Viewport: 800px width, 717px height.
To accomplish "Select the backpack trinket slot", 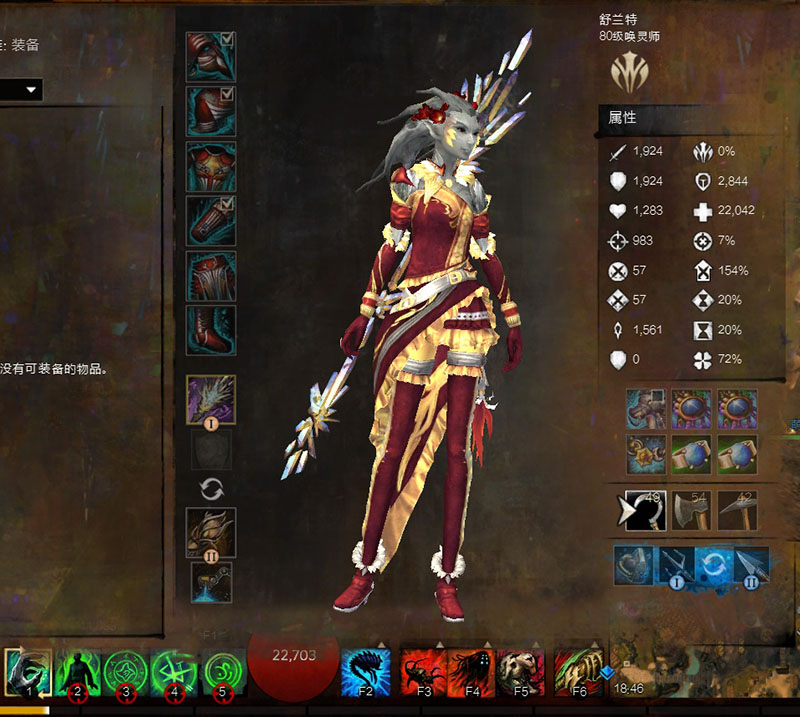I will point(646,409).
